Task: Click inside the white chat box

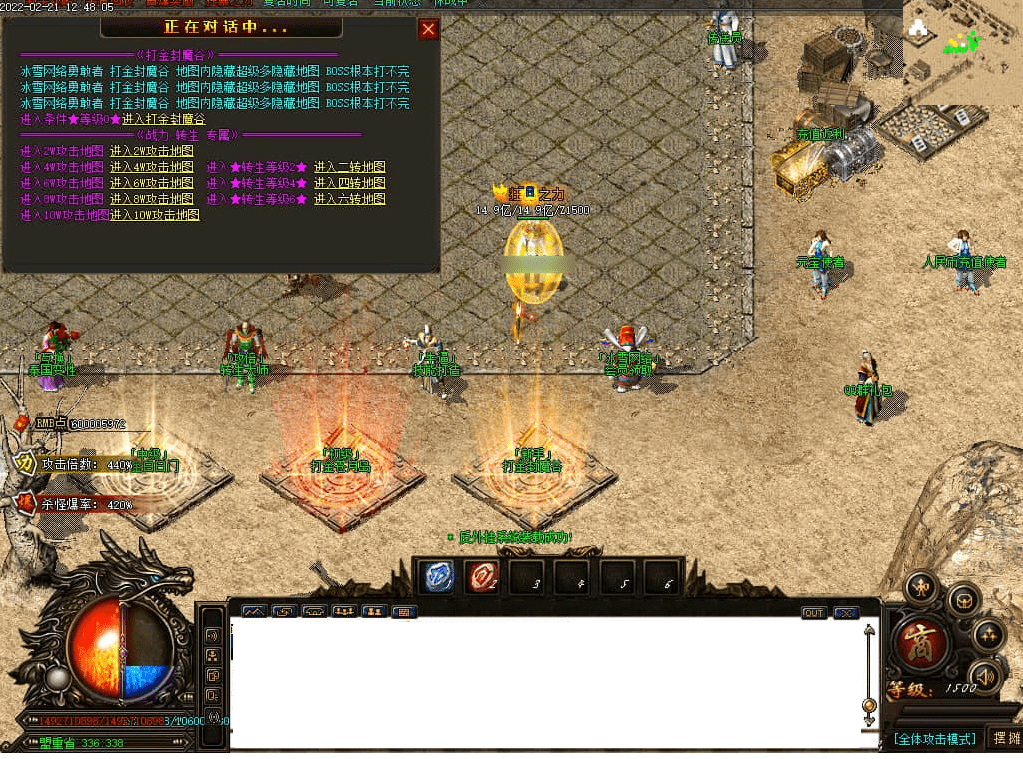Action: coord(545,682)
